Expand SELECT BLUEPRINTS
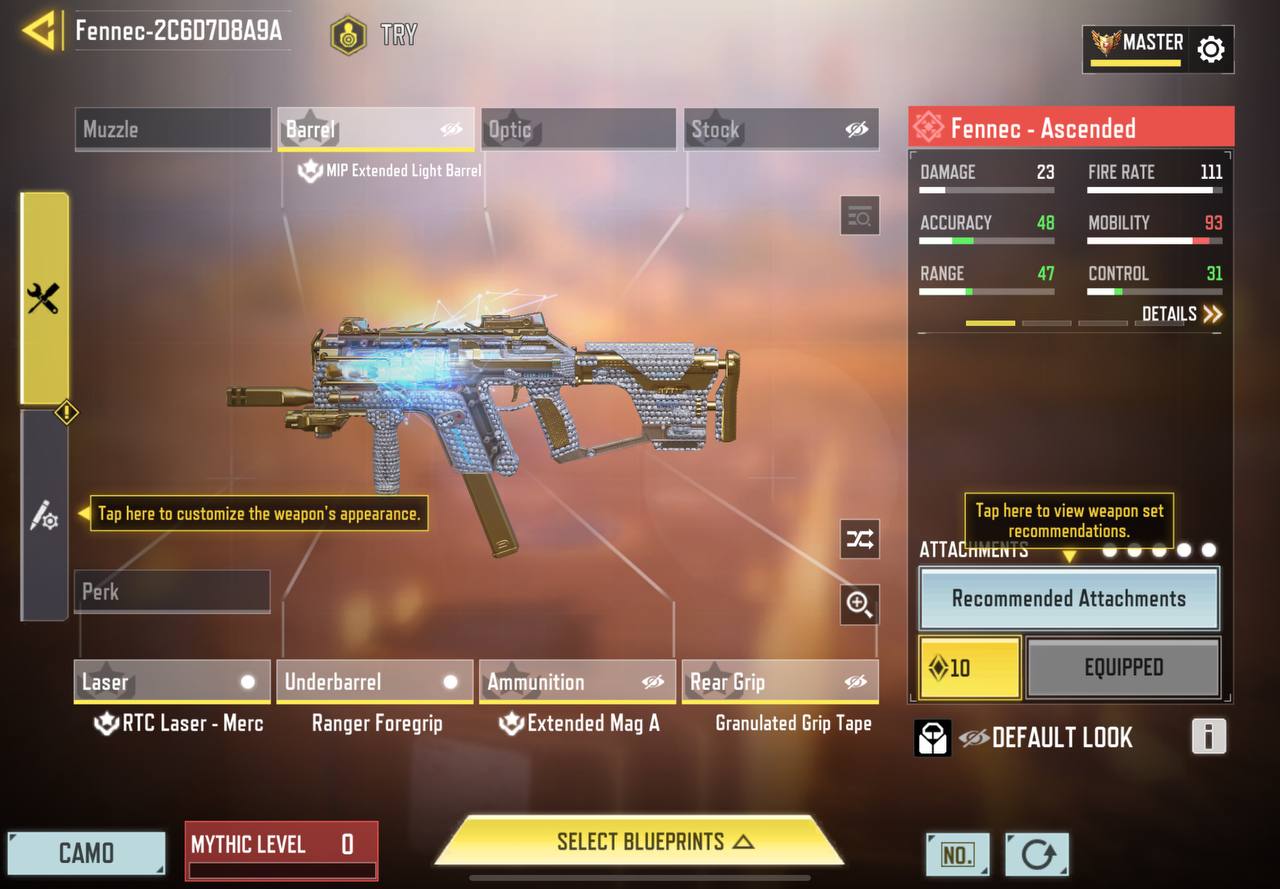The image size is (1280, 889). coord(640,841)
